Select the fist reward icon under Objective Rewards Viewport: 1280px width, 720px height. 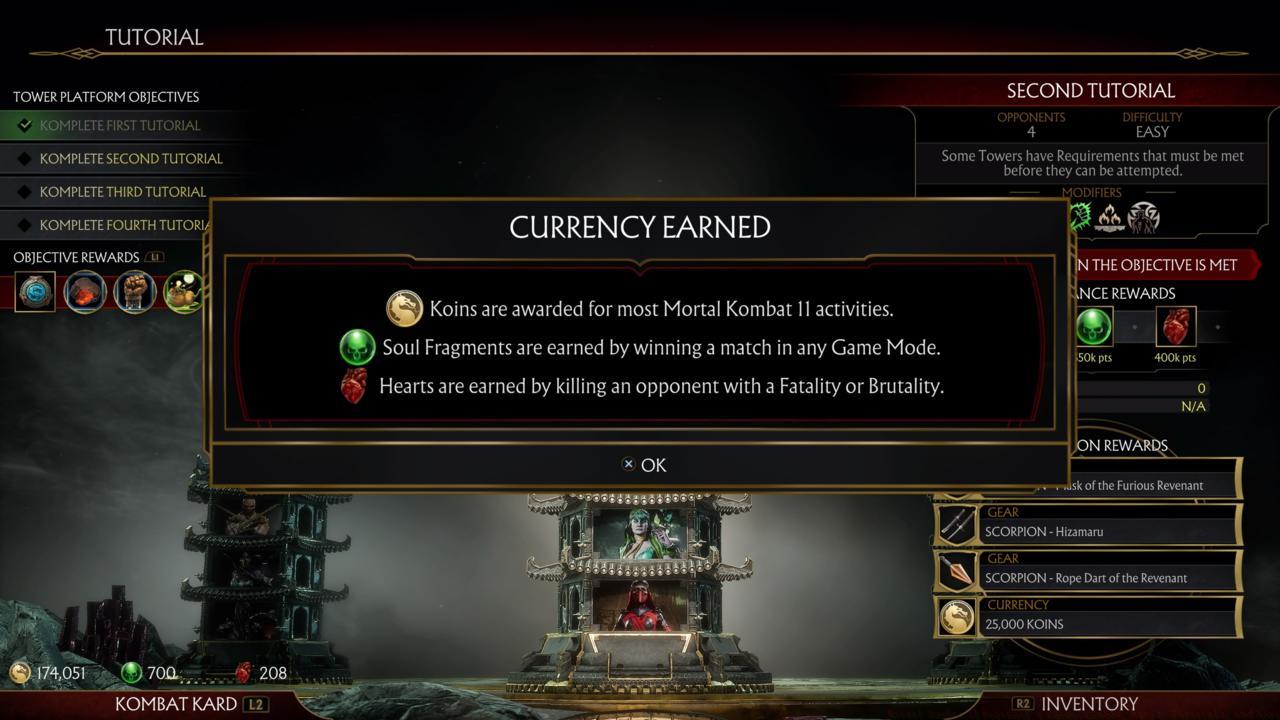(134, 291)
